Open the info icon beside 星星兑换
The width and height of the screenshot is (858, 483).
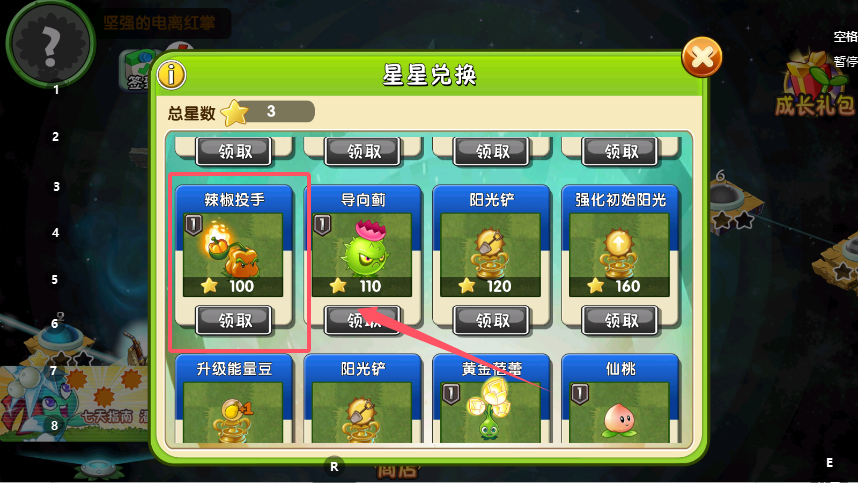173,75
